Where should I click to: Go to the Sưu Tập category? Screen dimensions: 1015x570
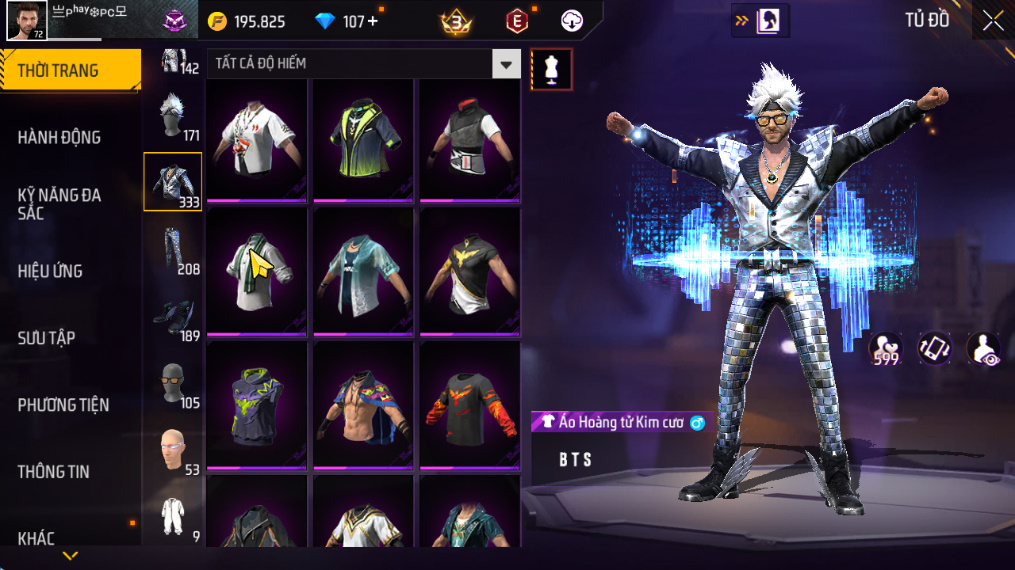click(x=47, y=338)
